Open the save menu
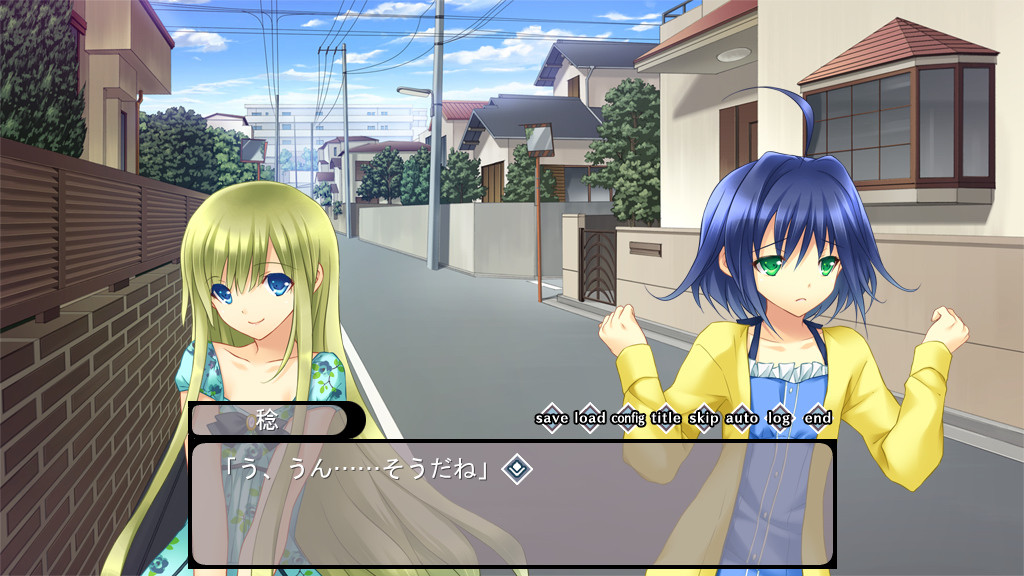This screenshot has height=576, width=1024. [x=551, y=418]
